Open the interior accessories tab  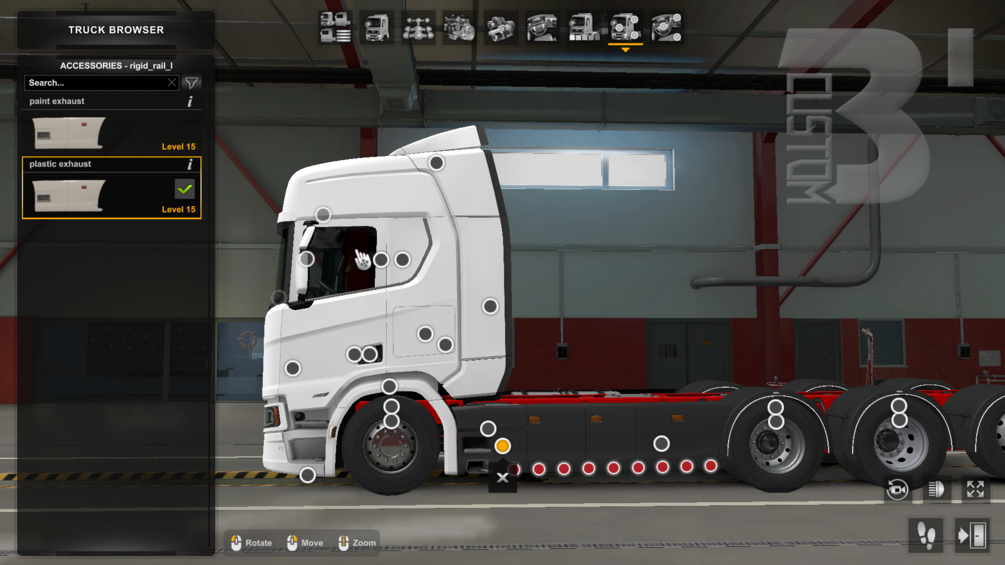click(667, 28)
